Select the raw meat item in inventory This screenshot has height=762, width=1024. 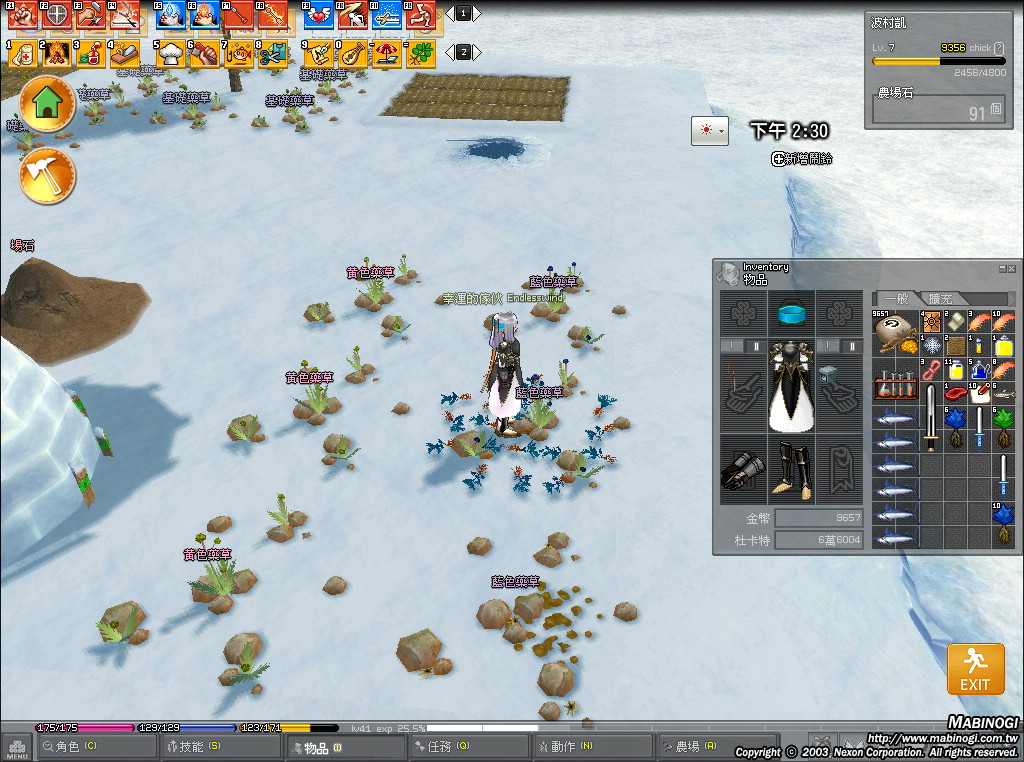(956, 393)
